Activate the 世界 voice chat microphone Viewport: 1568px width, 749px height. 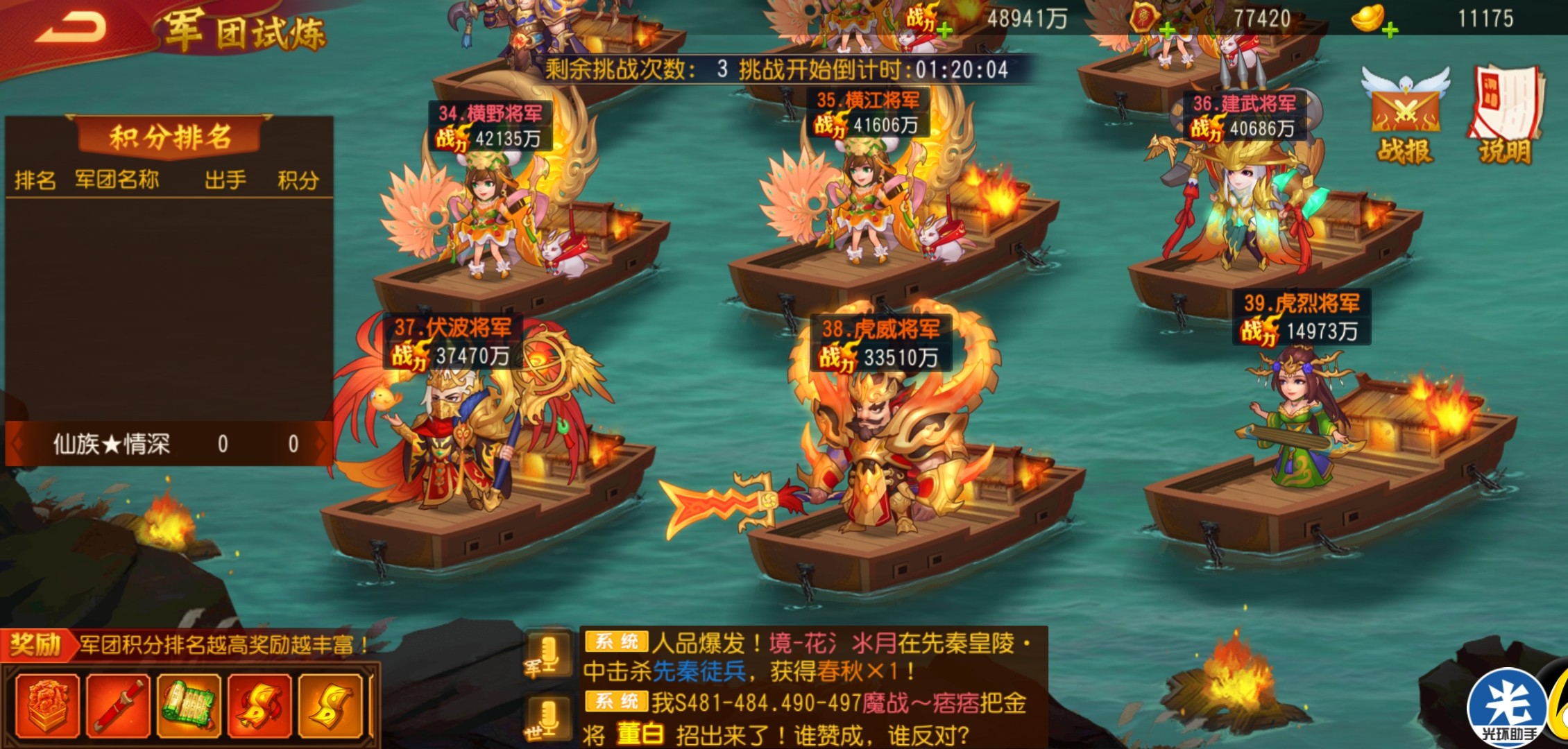point(548,718)
